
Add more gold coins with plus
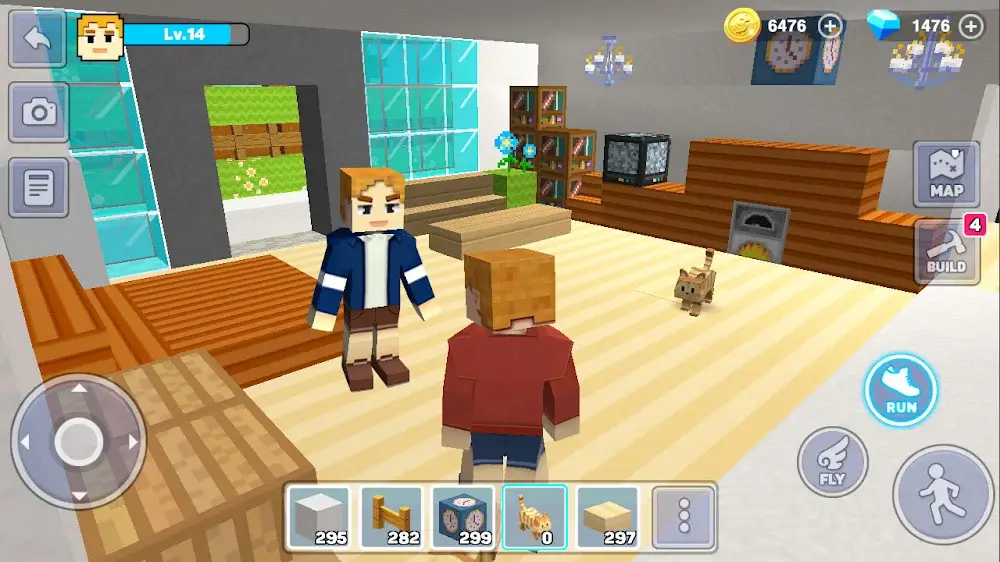[830, 26]
